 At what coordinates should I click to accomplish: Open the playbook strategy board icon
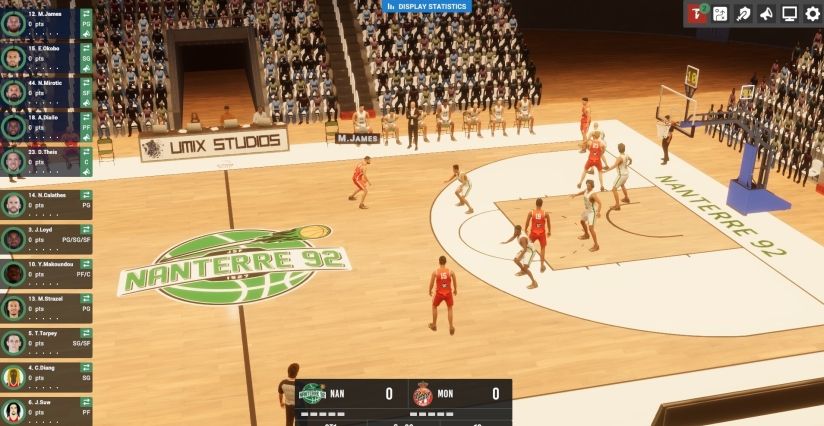coord(720,14)
